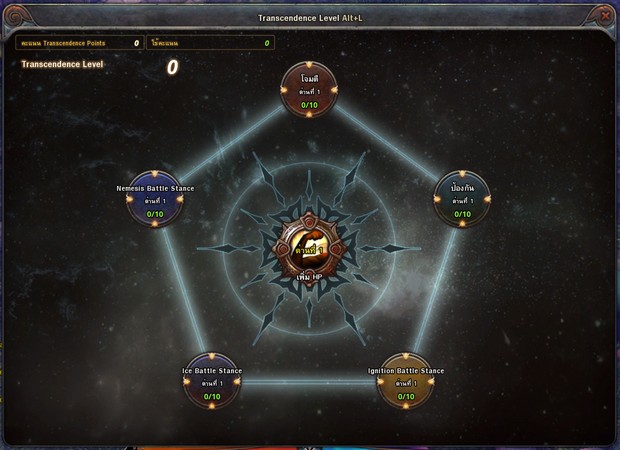Choose the Ice Battle Stance node
Image resolution: width=620 pixels, height=450 pixels.
point(212,382)
